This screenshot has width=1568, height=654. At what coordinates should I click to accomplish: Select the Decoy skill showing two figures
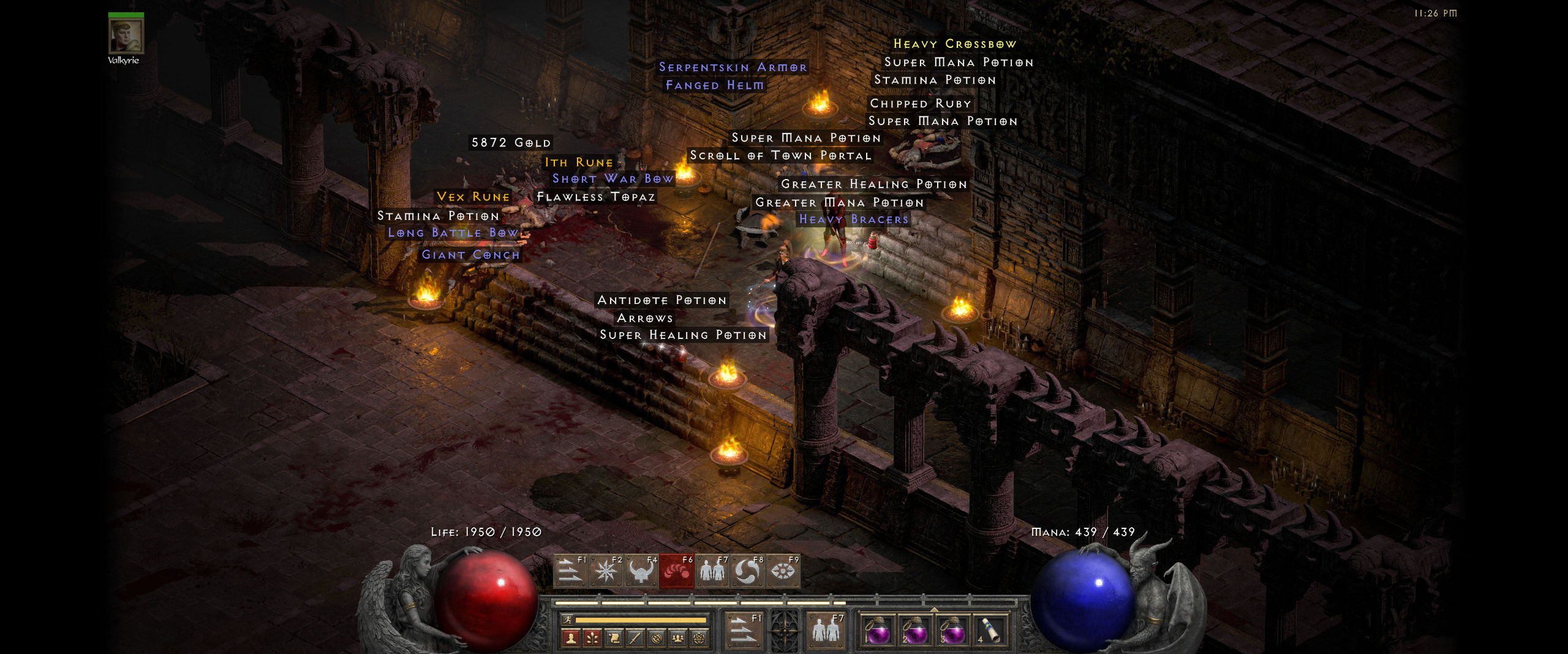click(711, 572)
